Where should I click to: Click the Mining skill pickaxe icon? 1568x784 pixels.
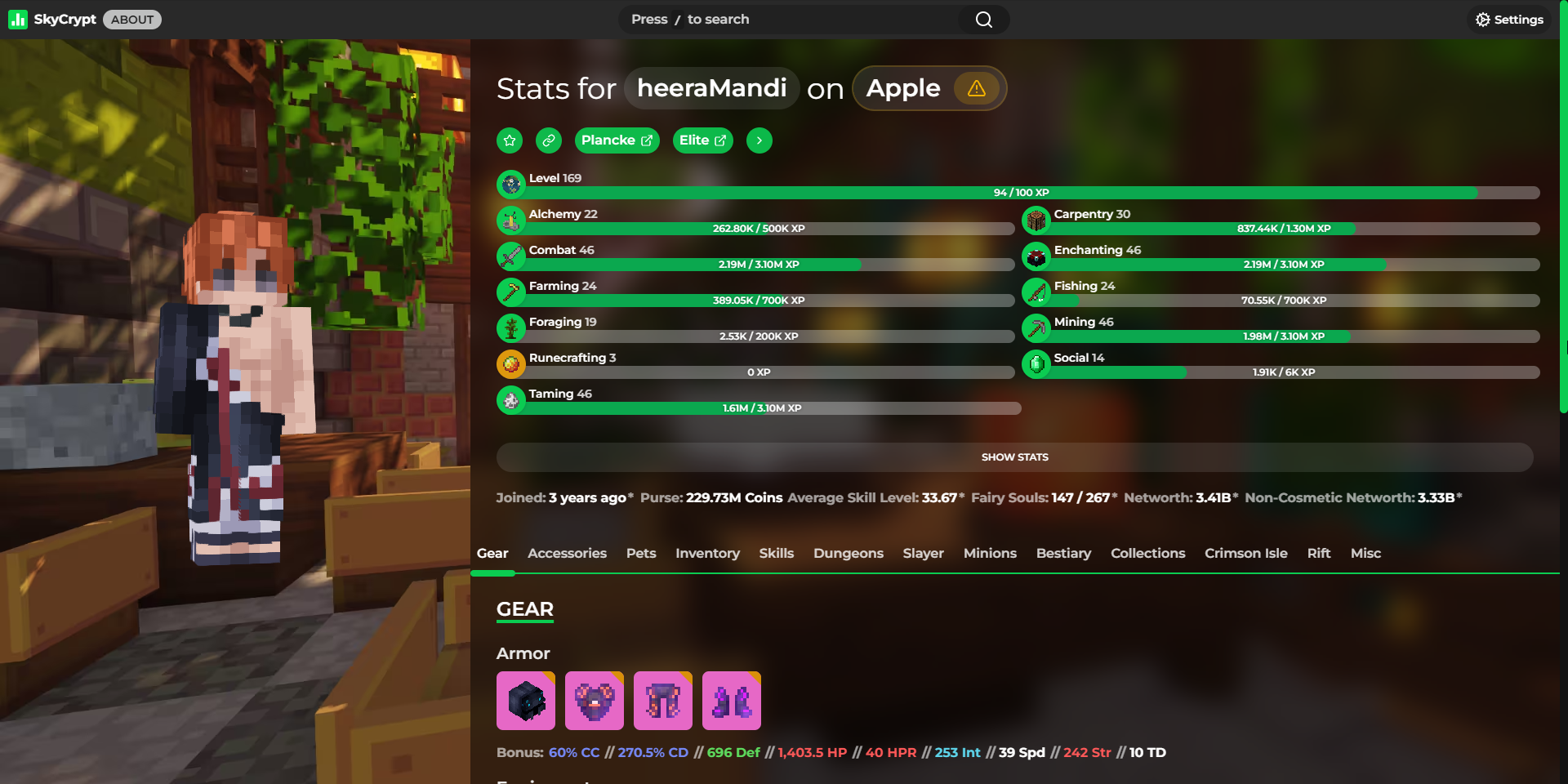[x=1036, y=327]
